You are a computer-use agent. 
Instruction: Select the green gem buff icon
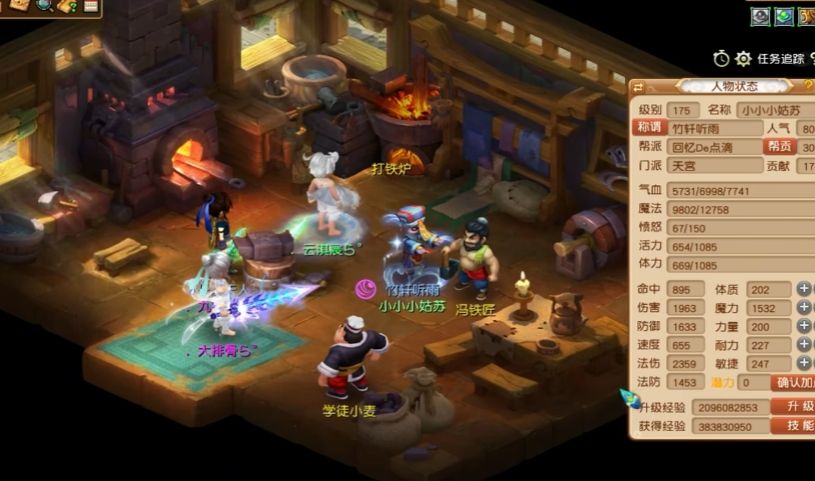[x=785, y=16]
